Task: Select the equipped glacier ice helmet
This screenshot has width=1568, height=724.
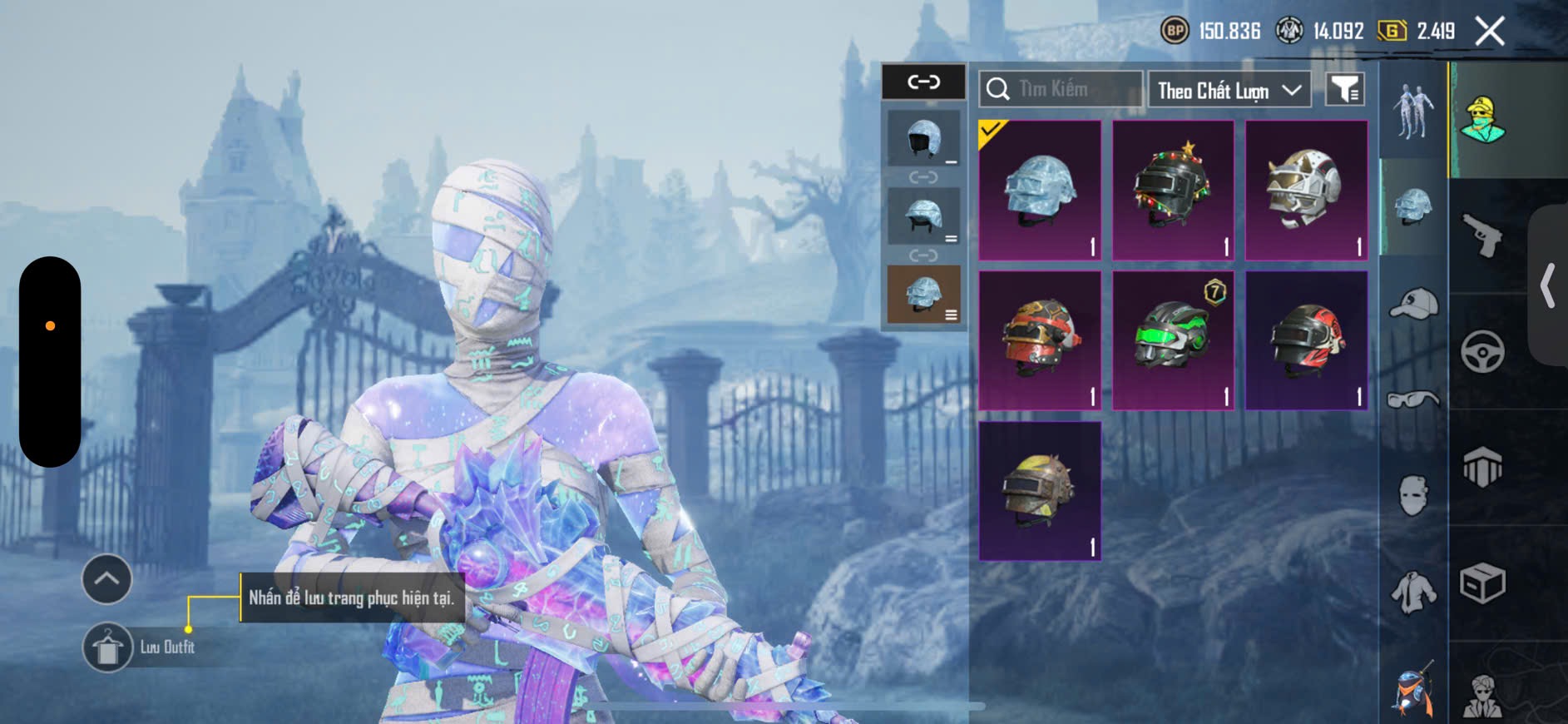Action: click(1040, 191)
